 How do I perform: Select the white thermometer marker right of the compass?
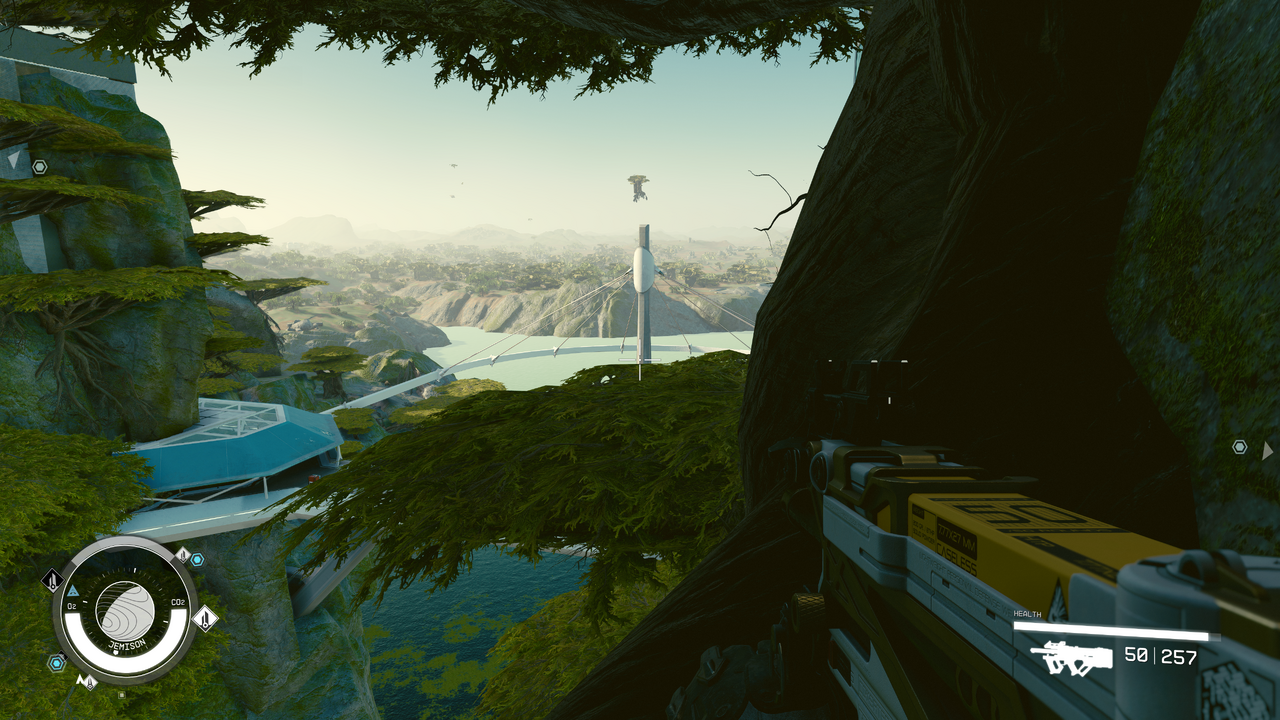coord(205,619)
